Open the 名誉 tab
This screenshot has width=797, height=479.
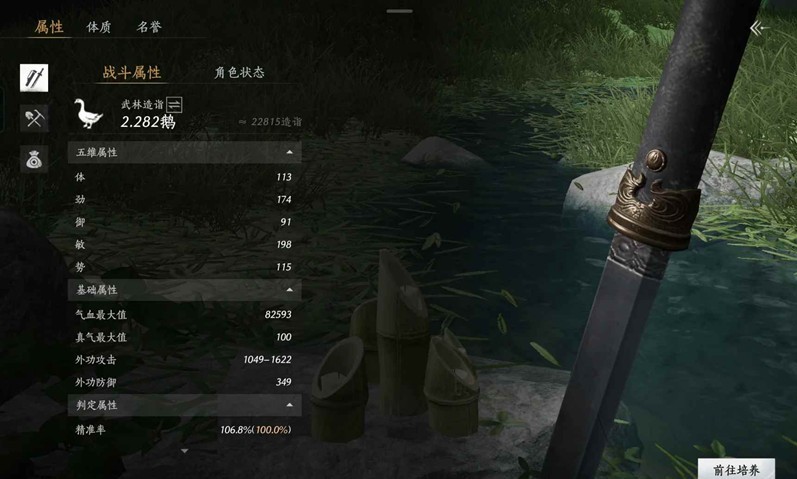149,27
